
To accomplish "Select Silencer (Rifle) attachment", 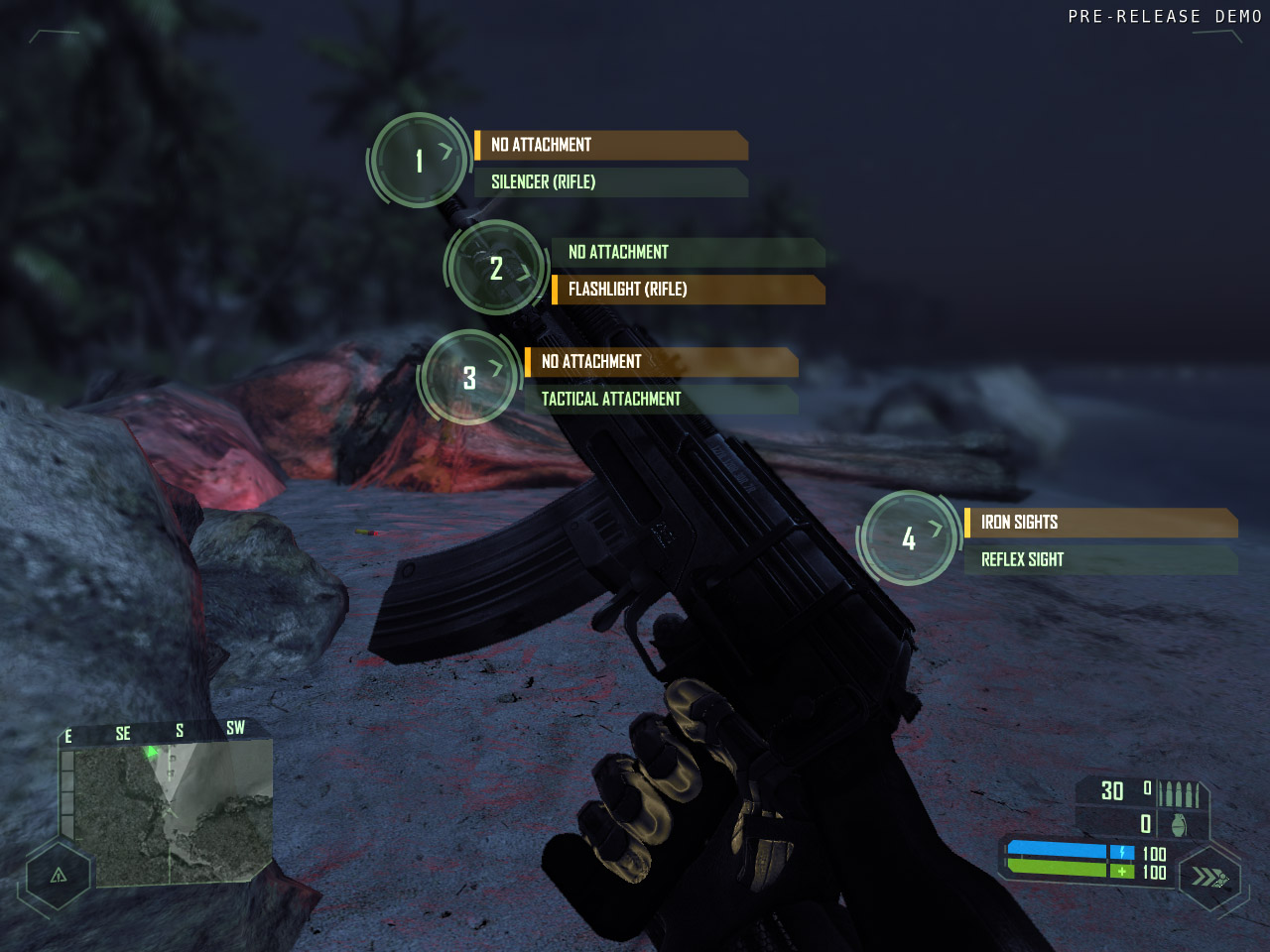I will [x=610, y=182].
